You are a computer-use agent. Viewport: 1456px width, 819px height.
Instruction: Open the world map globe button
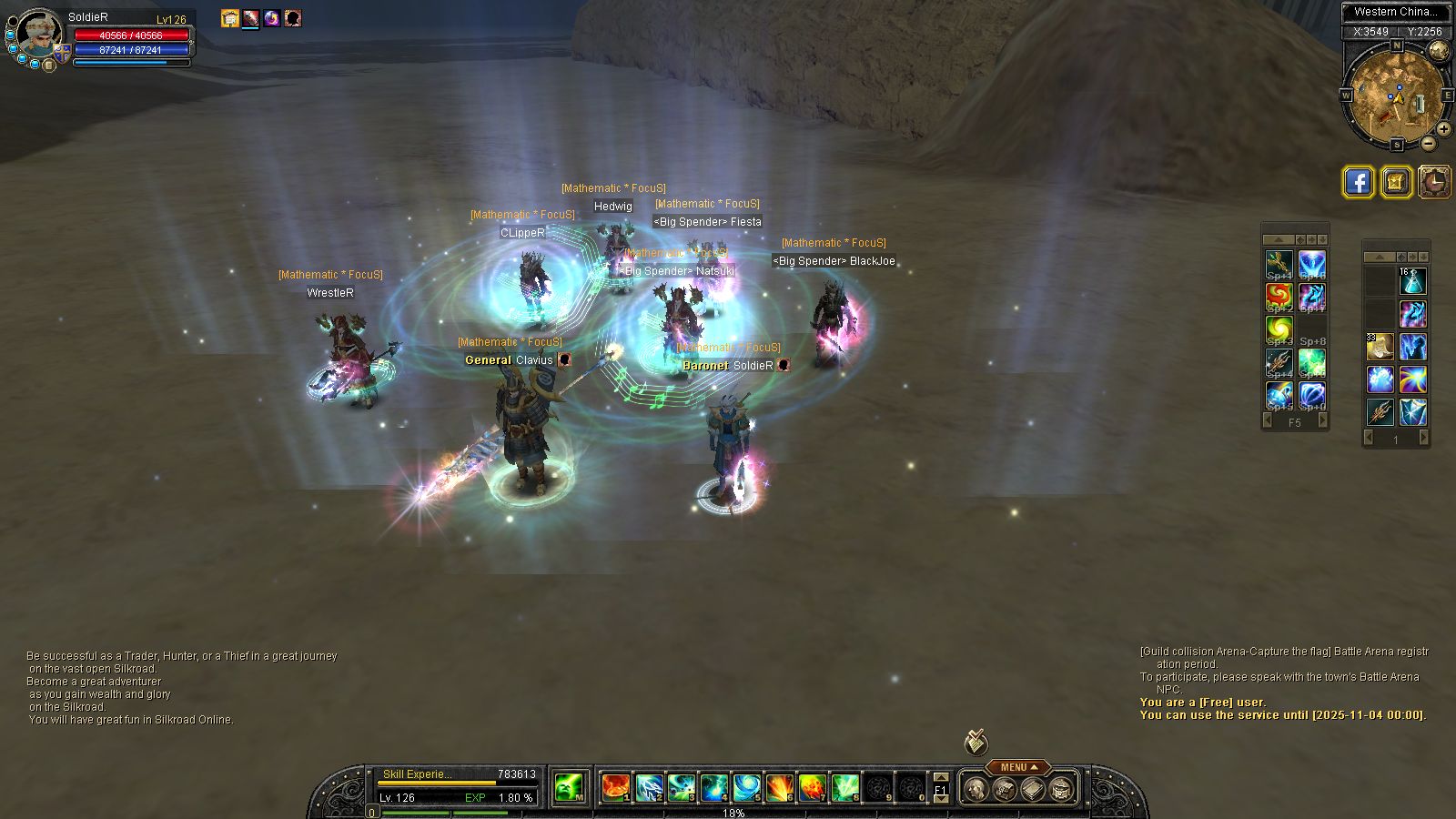(1439, 51)
